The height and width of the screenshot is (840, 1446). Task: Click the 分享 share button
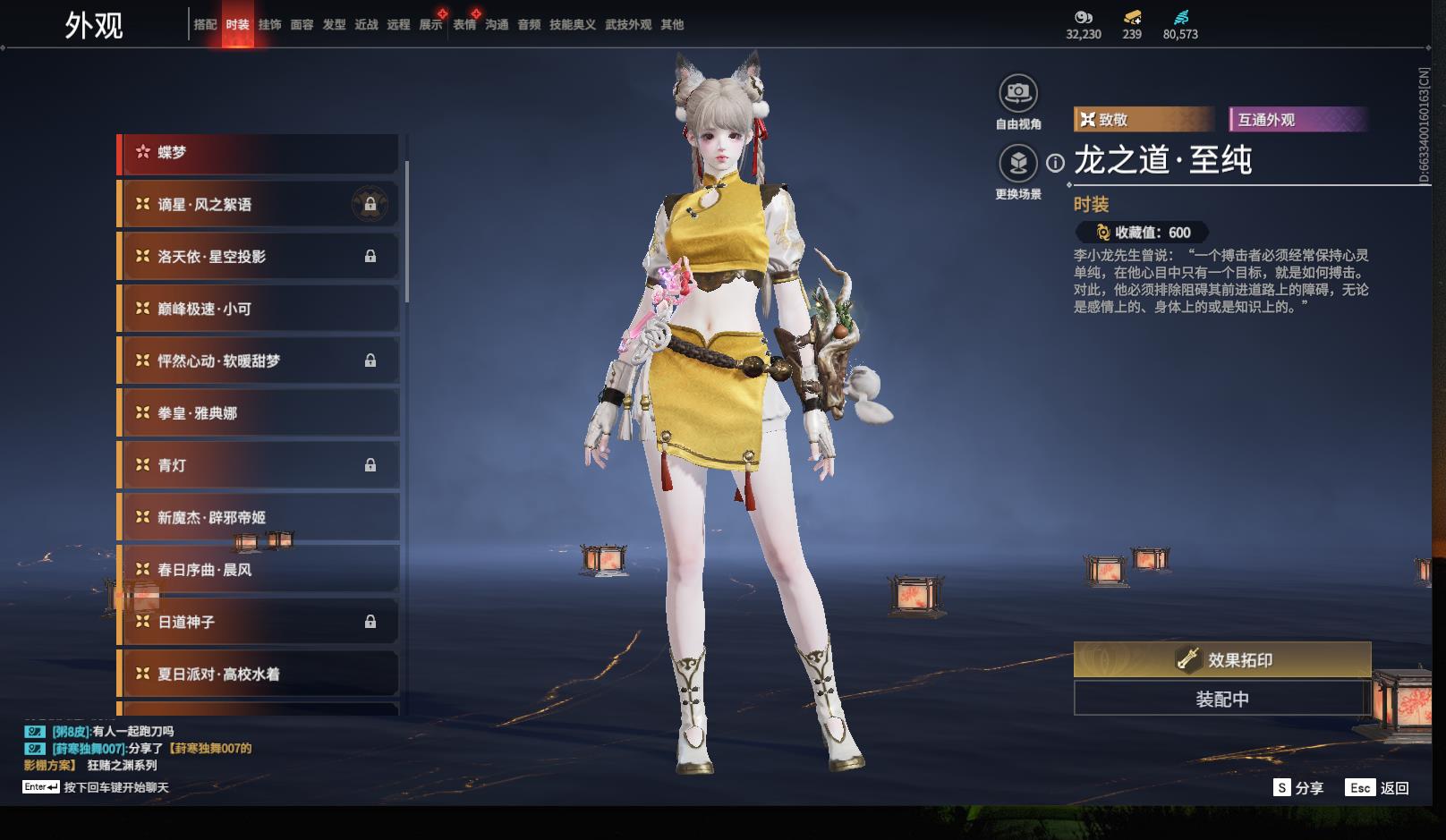click(1298, 788)
